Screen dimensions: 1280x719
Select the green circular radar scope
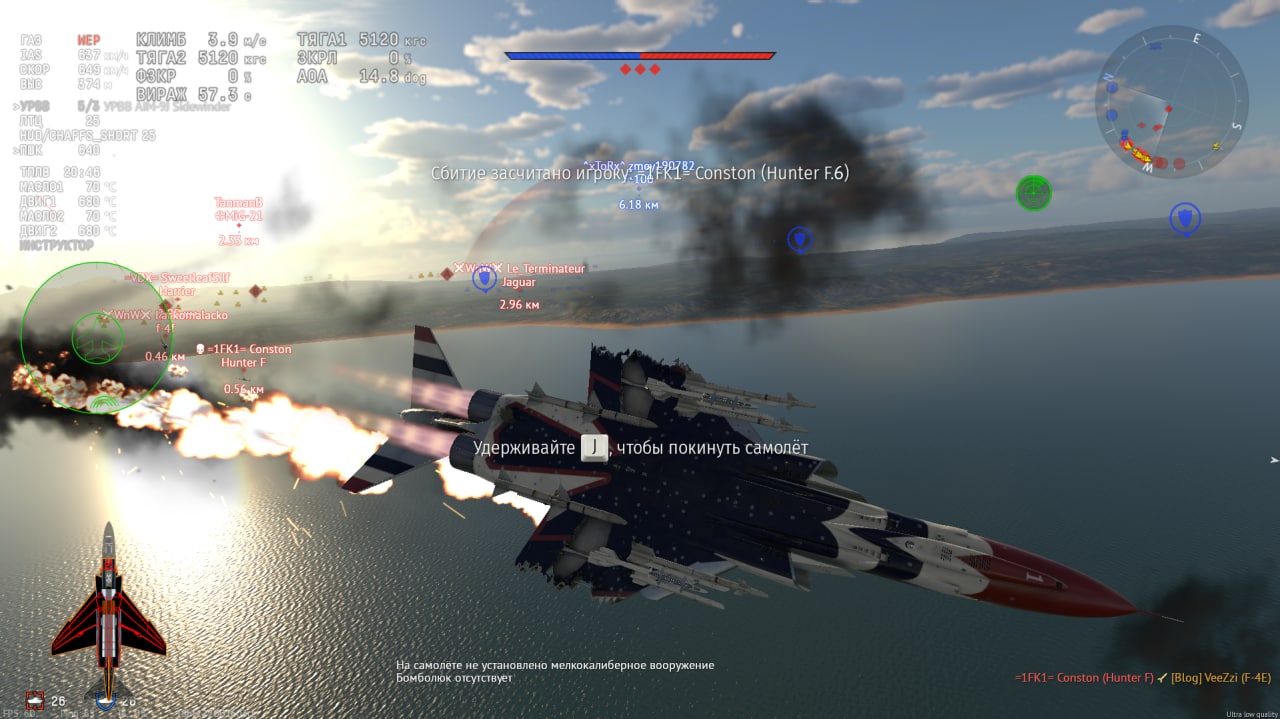coord(97,337)
